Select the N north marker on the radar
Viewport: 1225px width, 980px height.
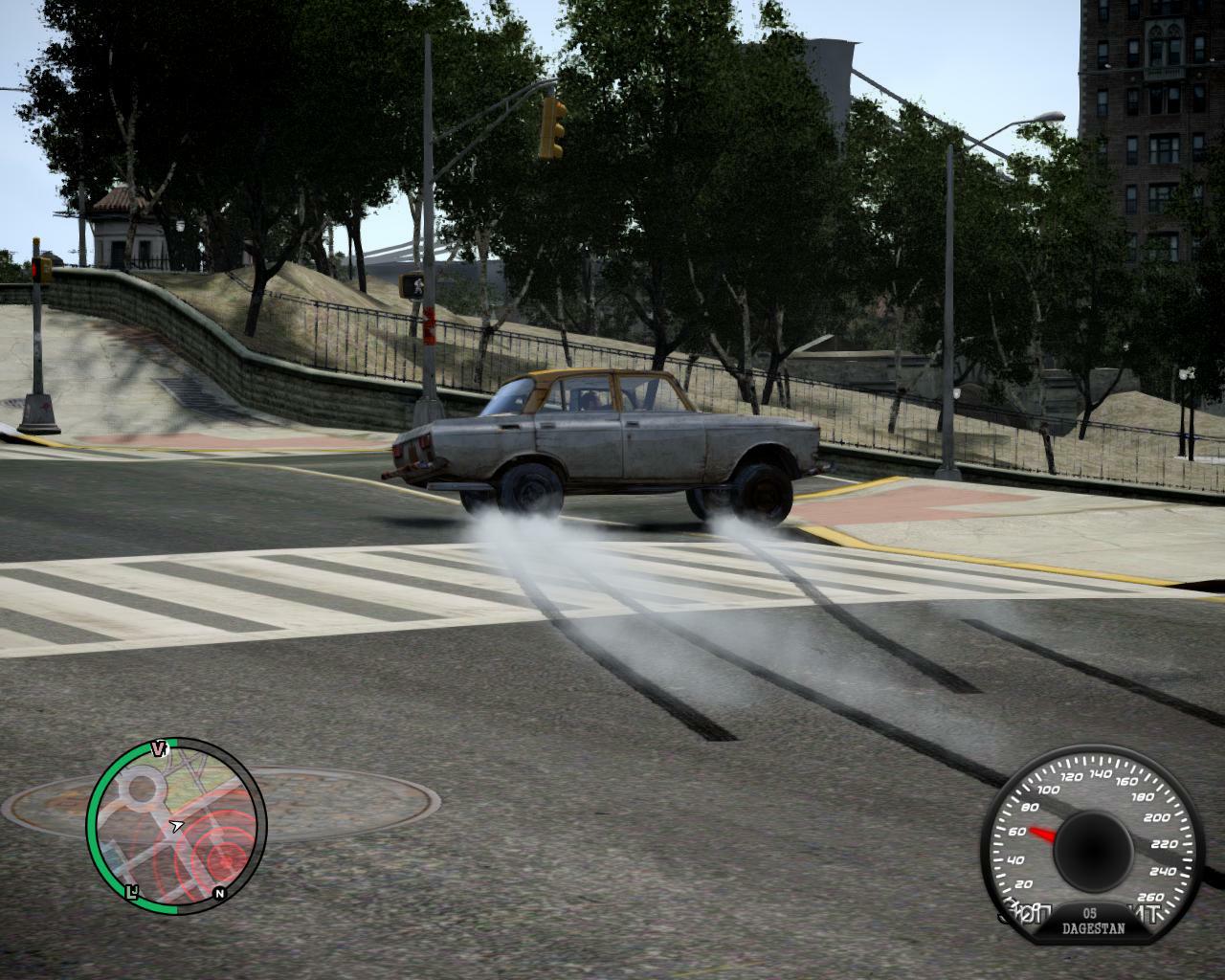click(219, 894)
